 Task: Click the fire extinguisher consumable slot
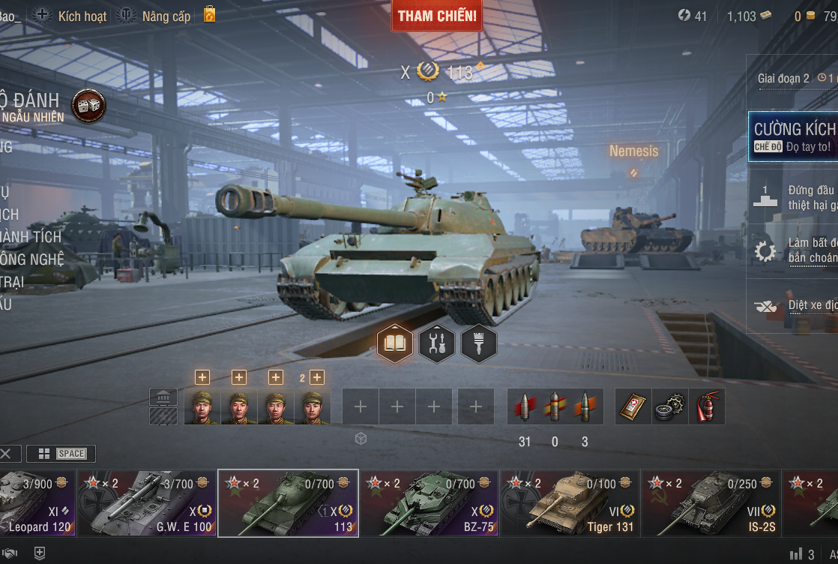[x=707, y=407]
